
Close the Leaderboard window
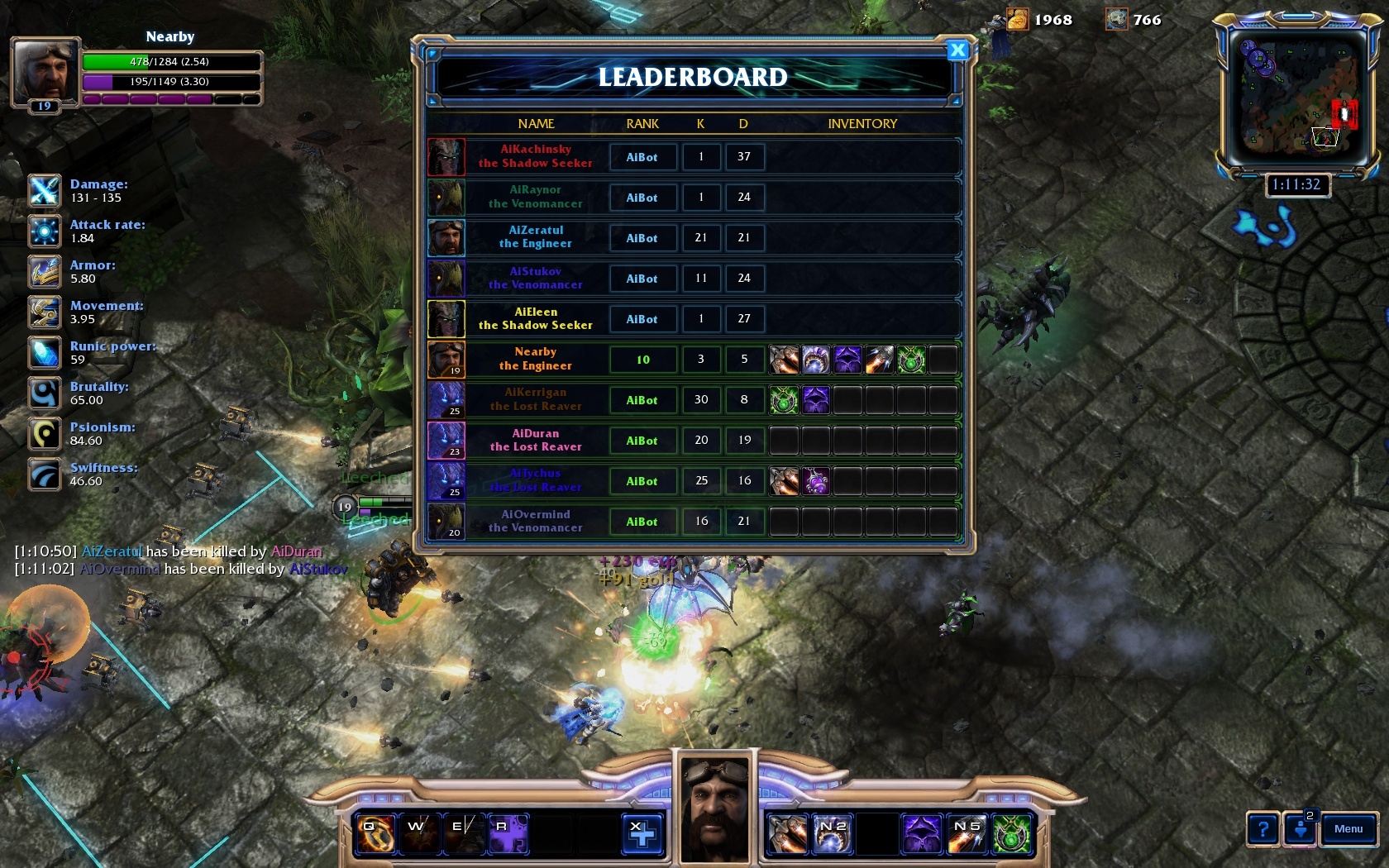(x=957, y=50)
